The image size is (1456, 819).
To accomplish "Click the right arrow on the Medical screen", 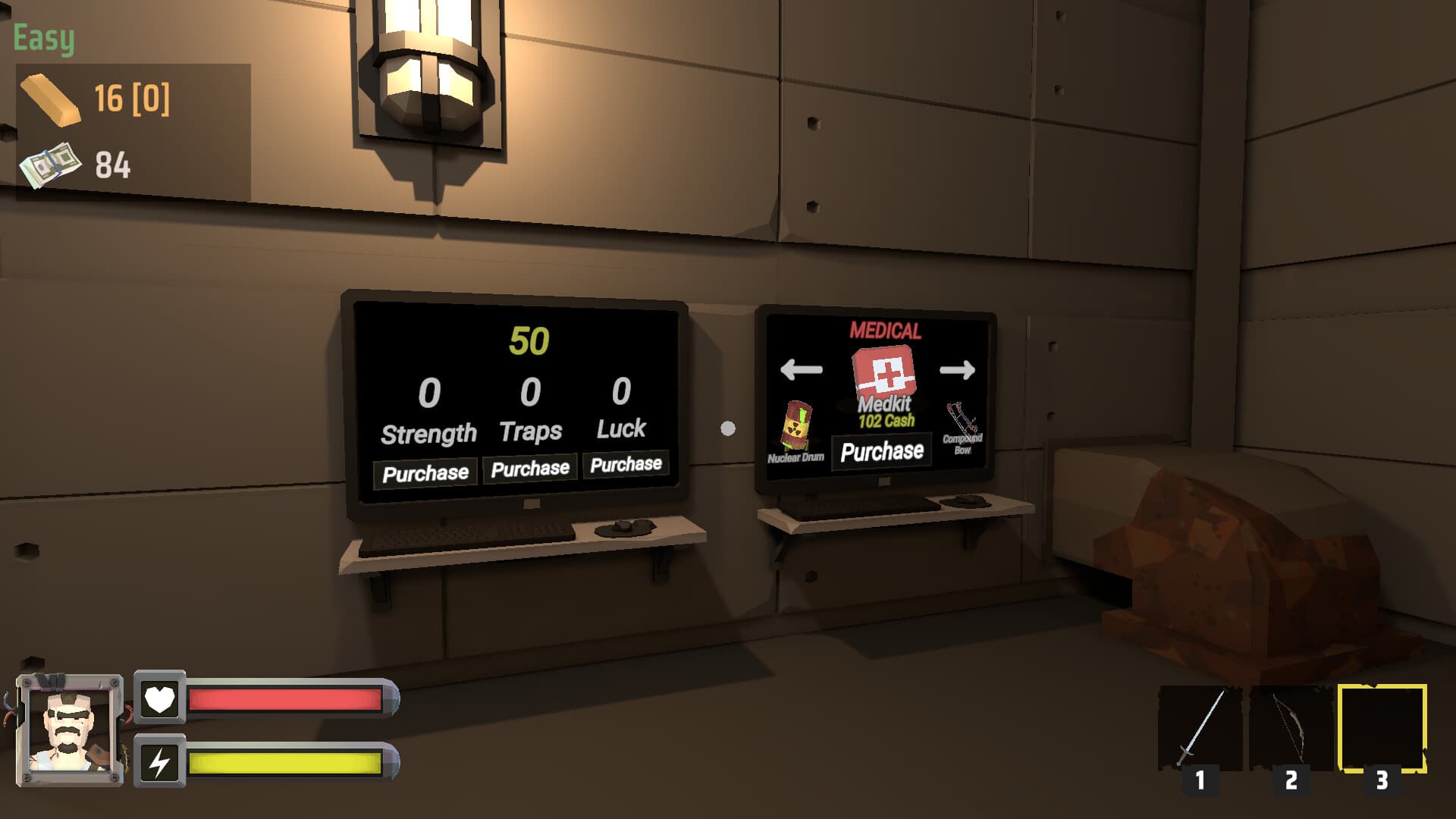I will pos(958,371).
